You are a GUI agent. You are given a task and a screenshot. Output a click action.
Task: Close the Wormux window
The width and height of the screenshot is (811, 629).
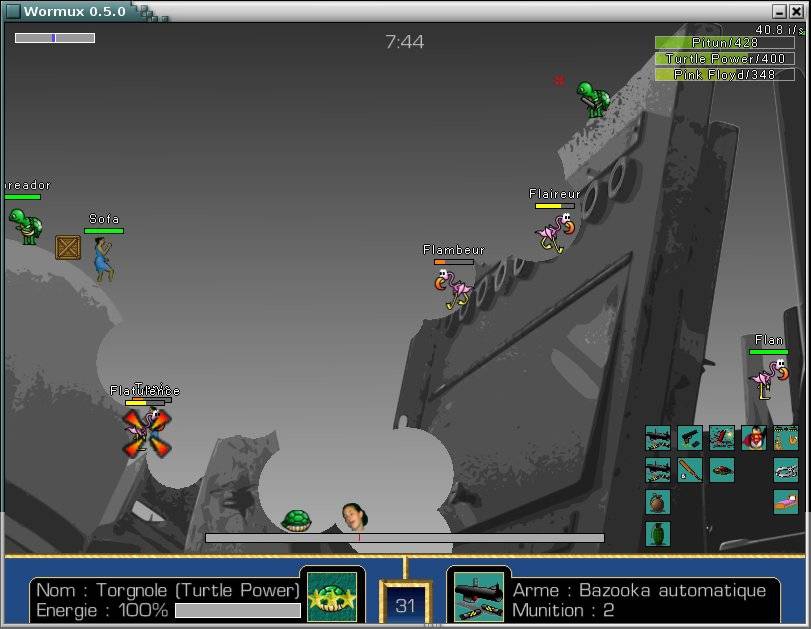tap(796, 11)
